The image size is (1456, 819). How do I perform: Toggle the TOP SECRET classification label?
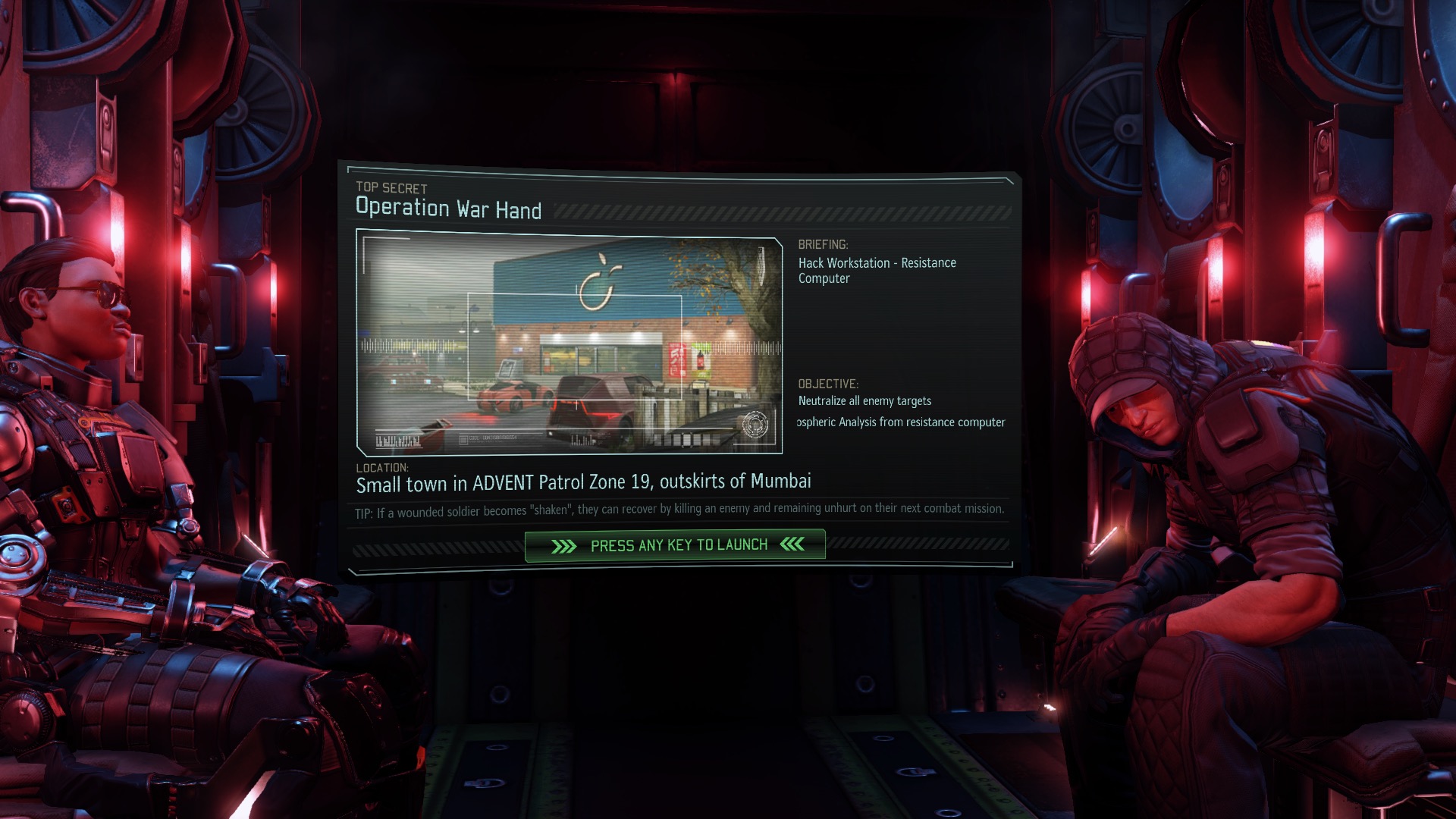tap(391, 190)
